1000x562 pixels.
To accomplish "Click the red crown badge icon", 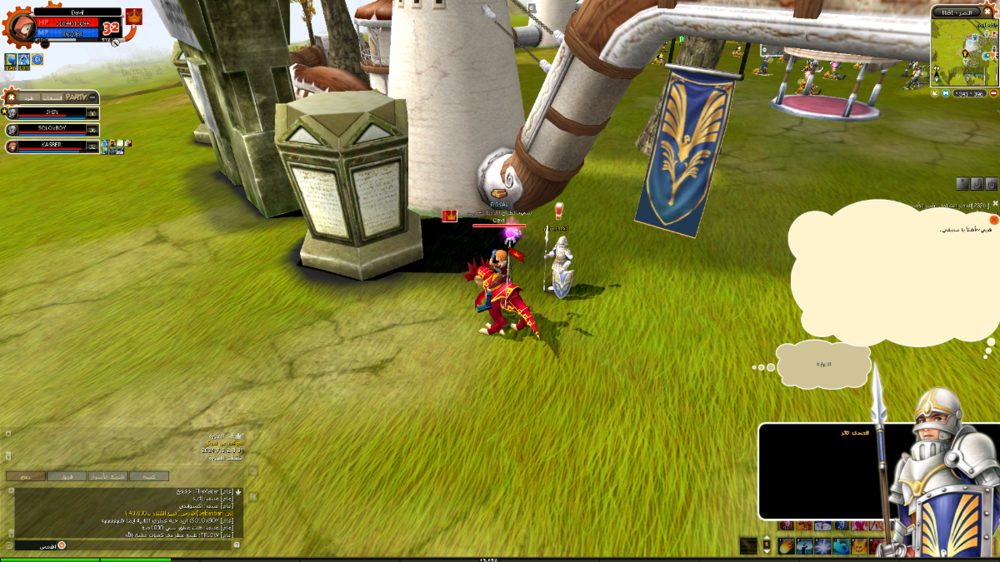I will click(x=133, y=17).
